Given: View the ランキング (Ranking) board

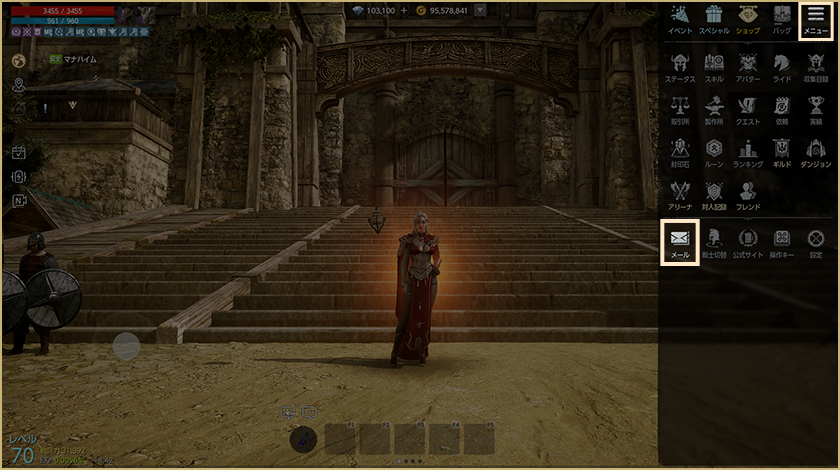Looking at the screenshot, I should click(x=748, y=151).
